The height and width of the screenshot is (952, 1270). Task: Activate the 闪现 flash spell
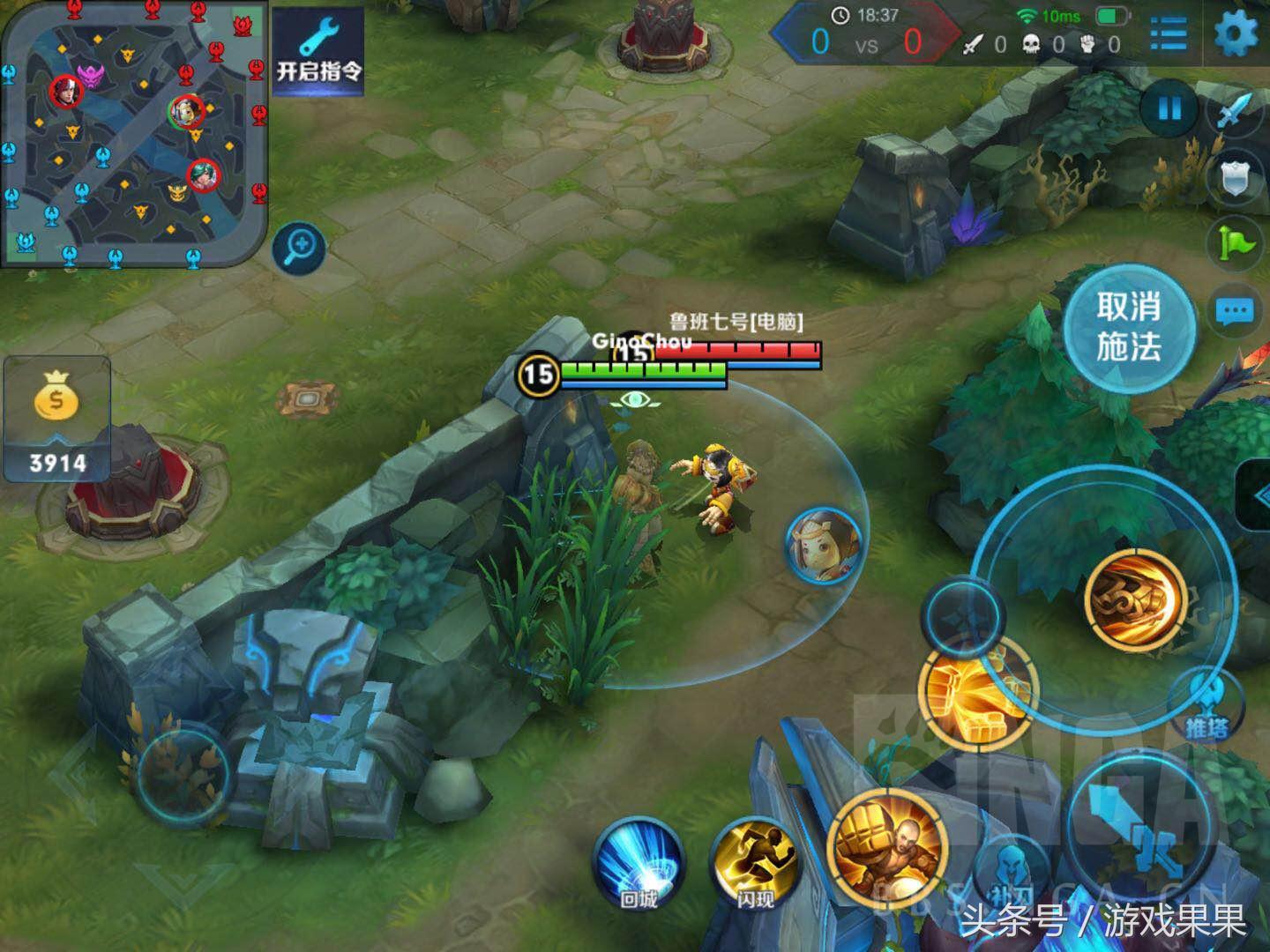coord(756,864)
